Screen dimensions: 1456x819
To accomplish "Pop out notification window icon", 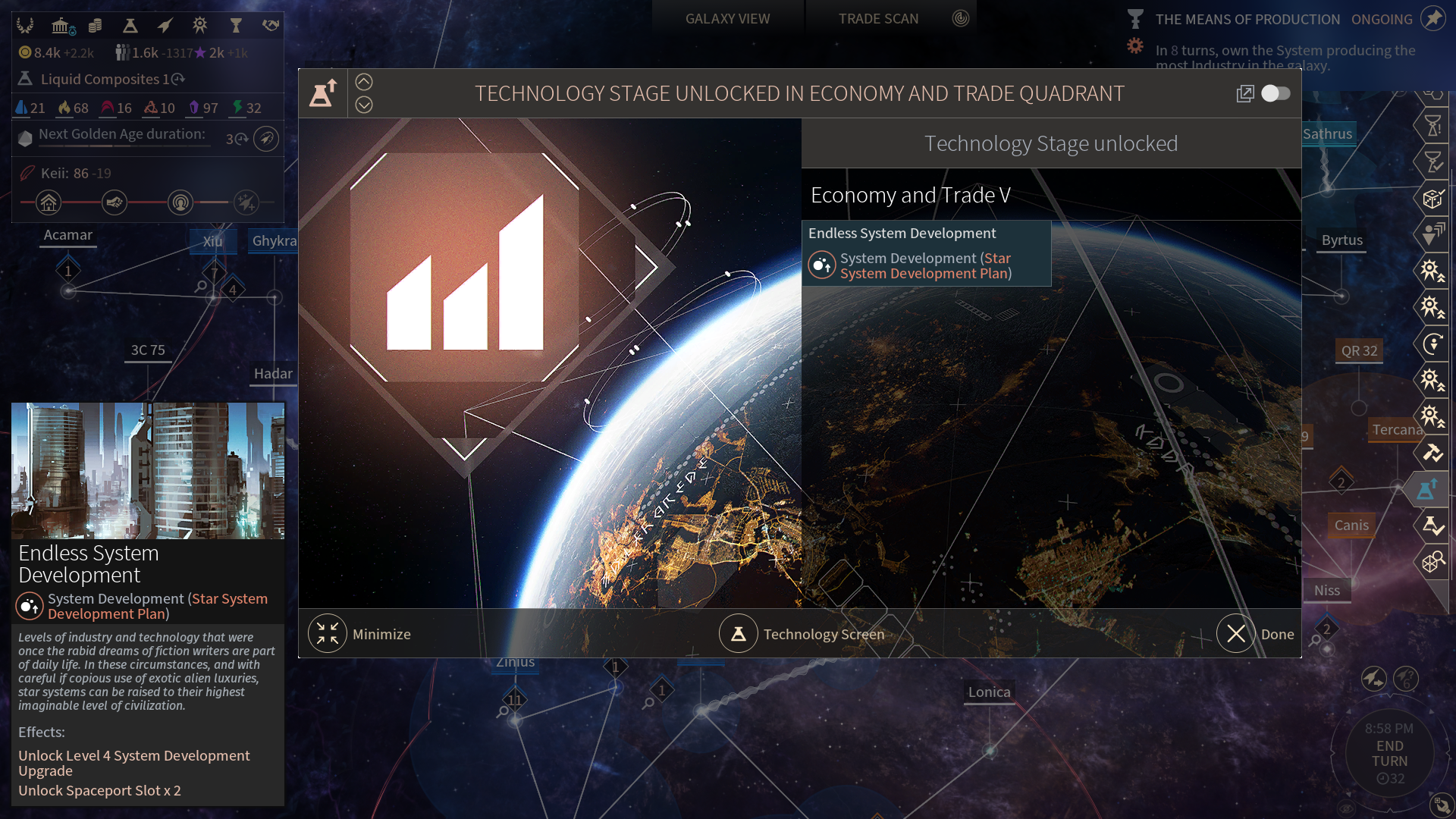I will (1245, 93).
